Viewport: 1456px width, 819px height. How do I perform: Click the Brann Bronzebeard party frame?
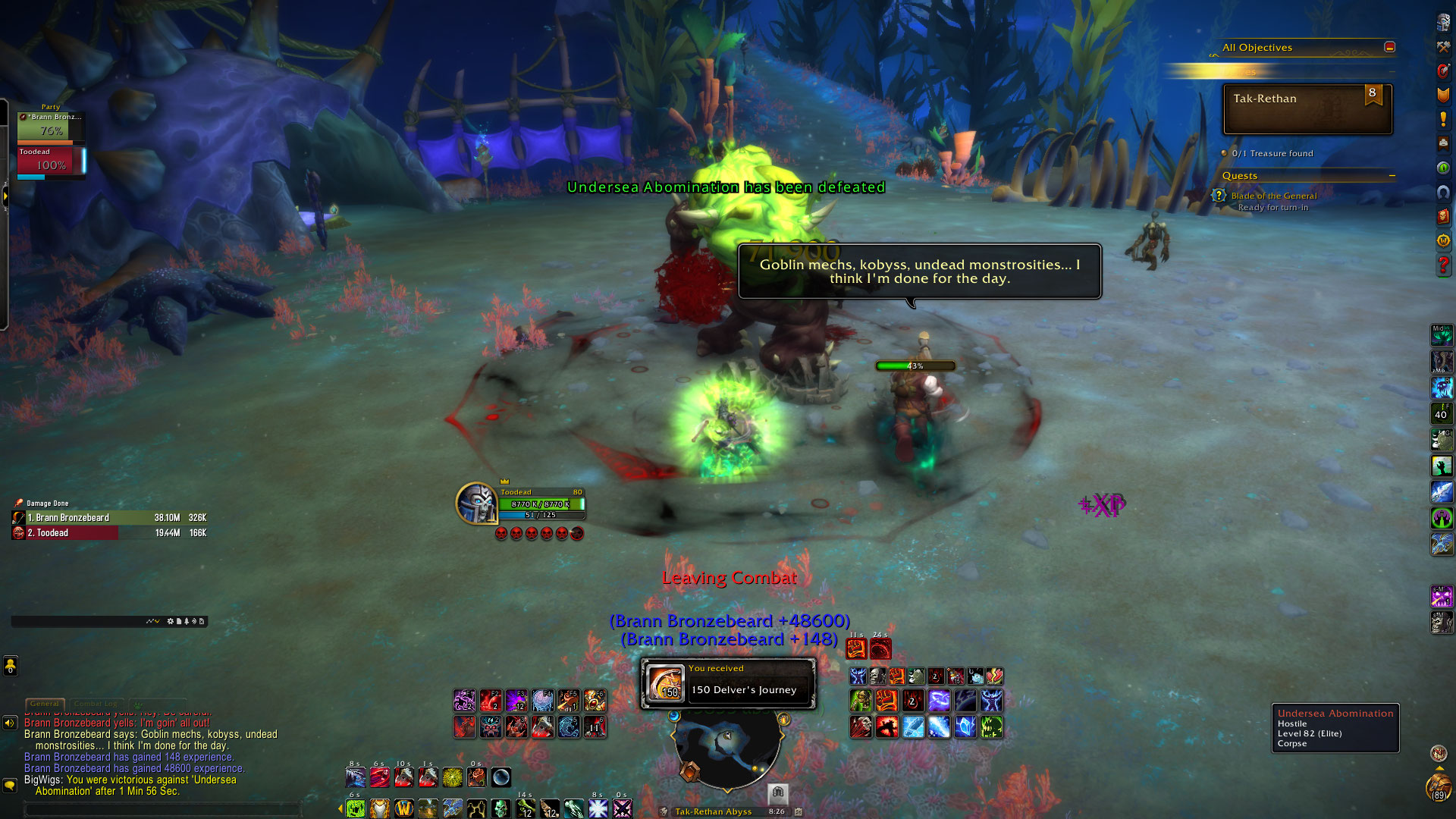pyautogui.click(x=51, y=127)
